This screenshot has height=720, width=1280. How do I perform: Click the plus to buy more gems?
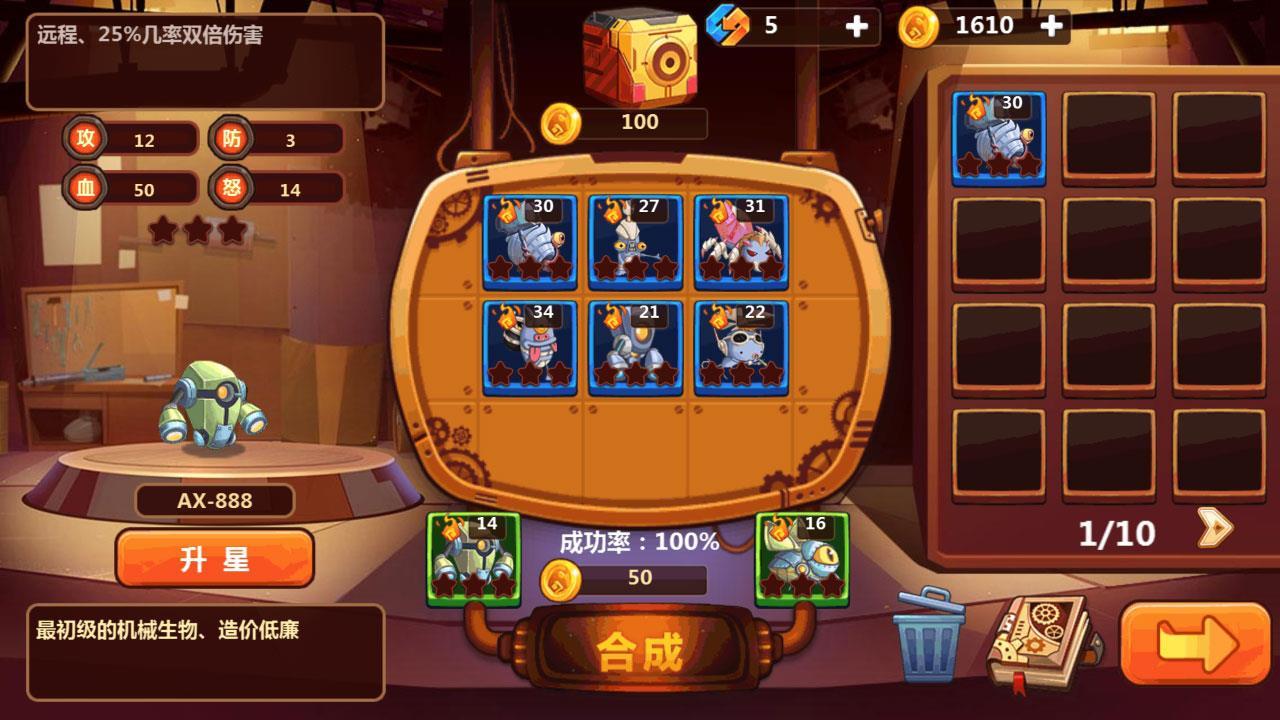pos(855,25)
